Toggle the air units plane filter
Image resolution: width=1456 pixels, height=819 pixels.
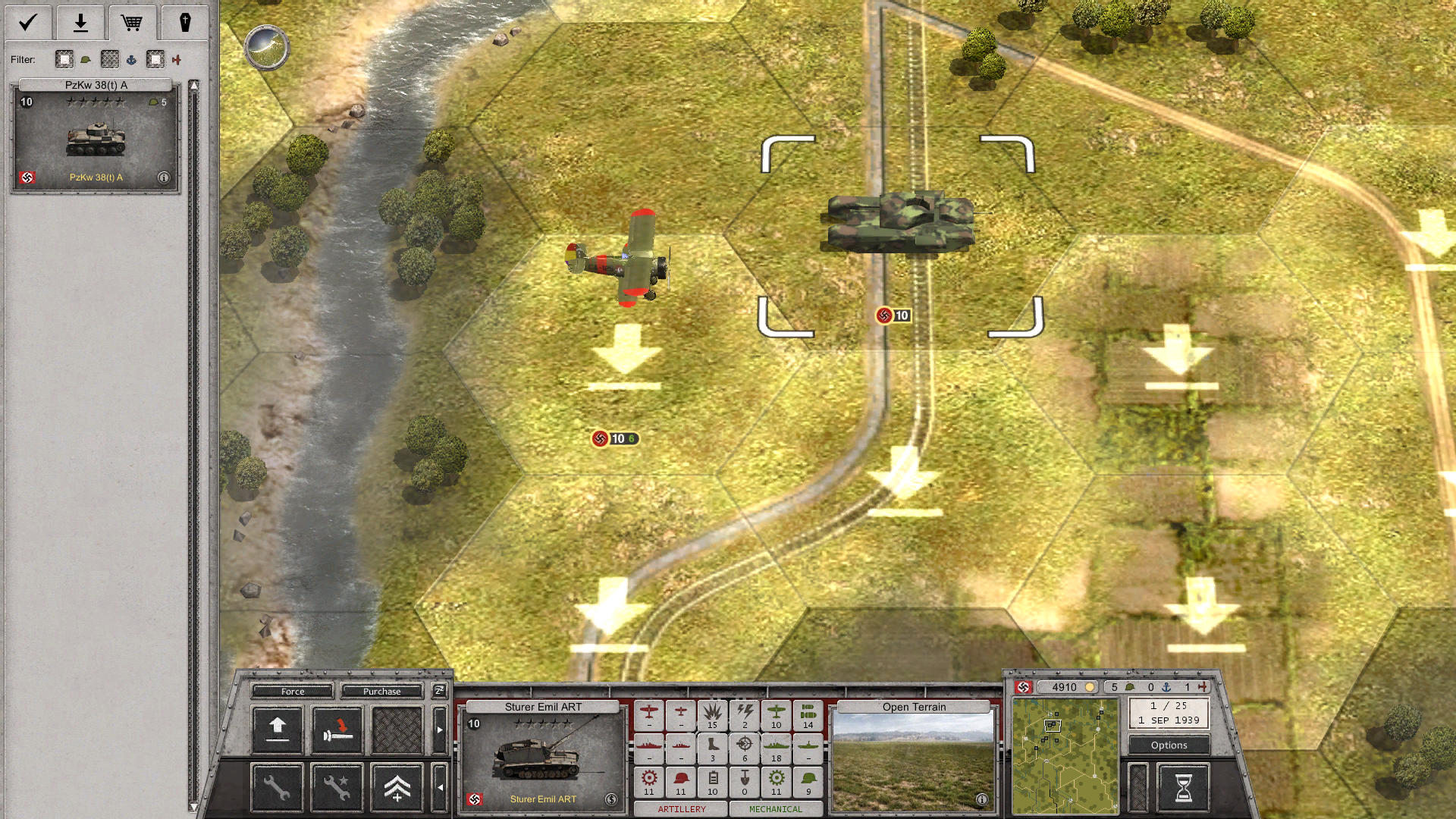(155, 59)
